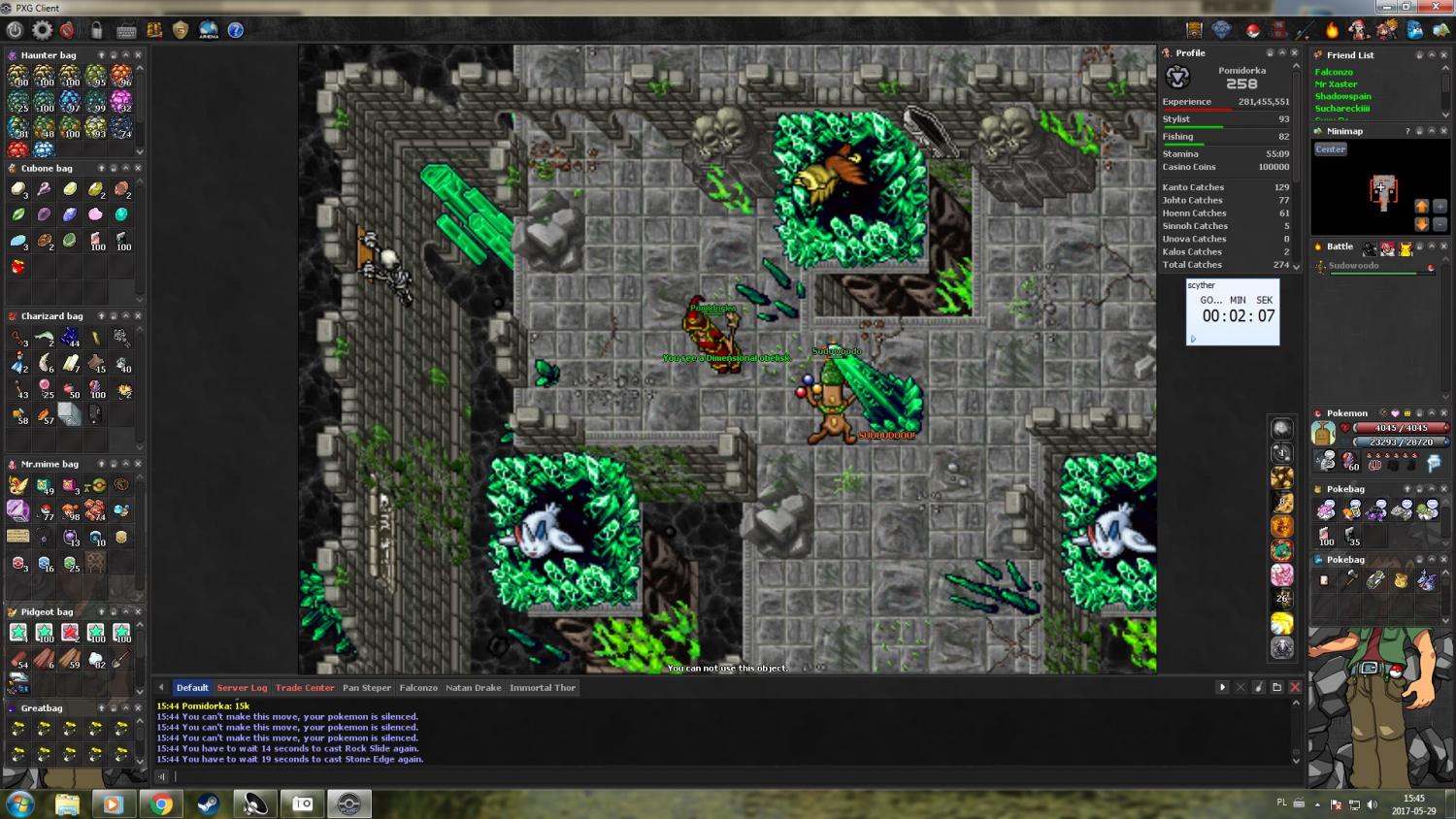Select the Pan Steper chat tab
Viewport: 1456px width, 819px height.
(367, 688)
